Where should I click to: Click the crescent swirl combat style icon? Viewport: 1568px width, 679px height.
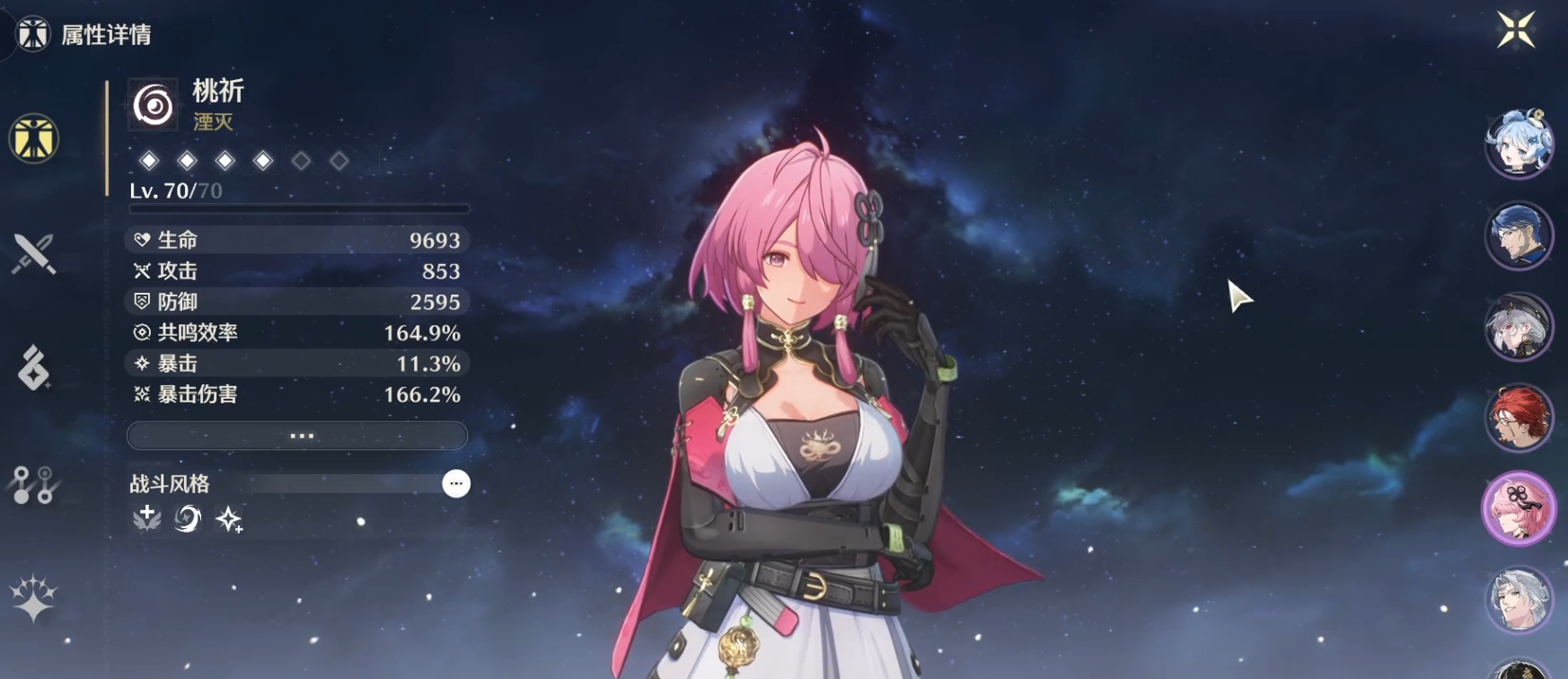point(188,518)
